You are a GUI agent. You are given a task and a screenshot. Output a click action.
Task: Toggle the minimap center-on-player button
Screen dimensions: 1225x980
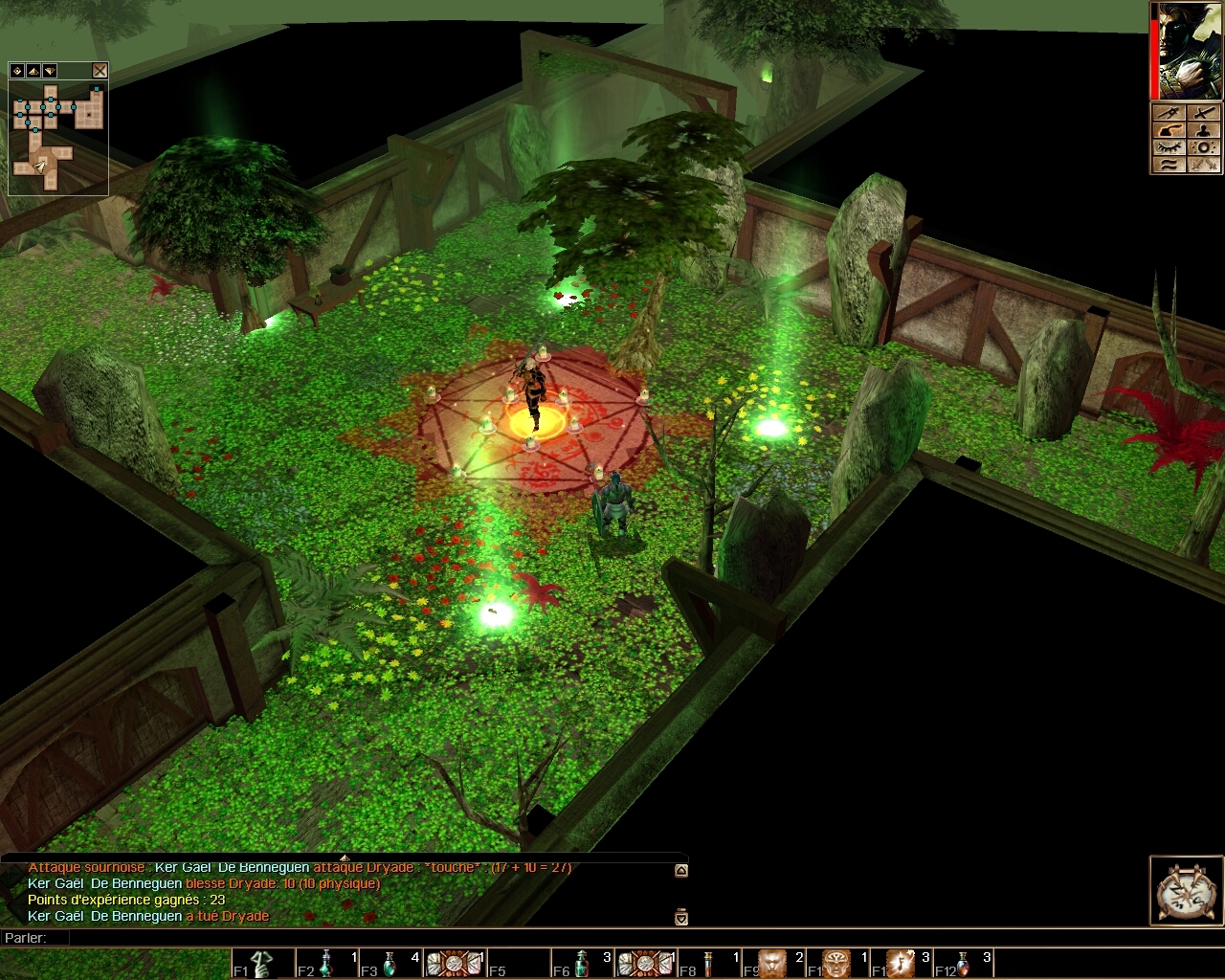click(17, 71)
